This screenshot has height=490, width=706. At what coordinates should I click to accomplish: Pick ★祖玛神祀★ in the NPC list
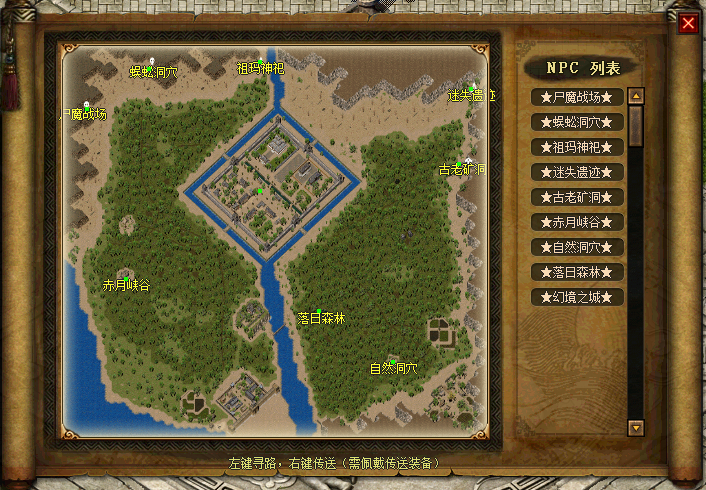578,147
